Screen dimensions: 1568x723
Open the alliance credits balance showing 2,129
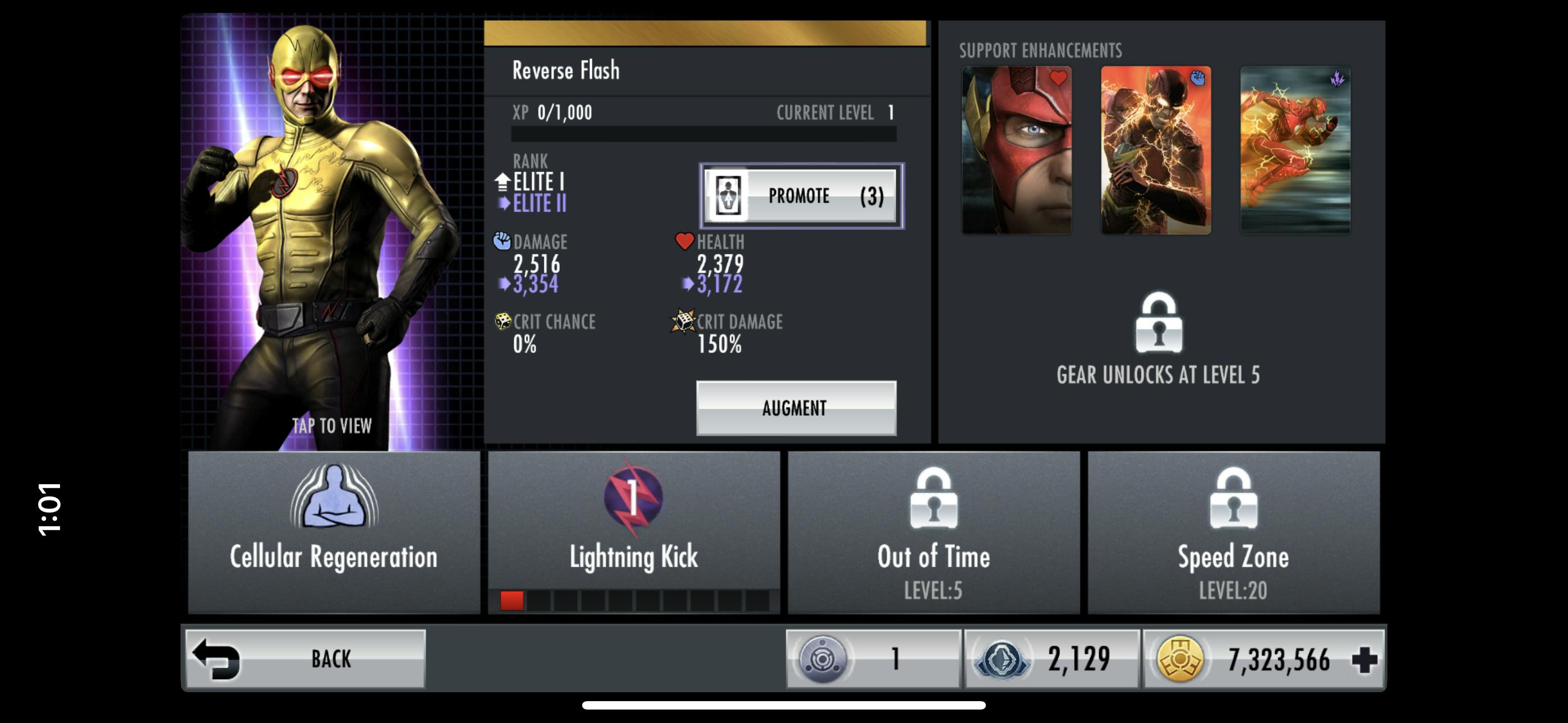coord(1051,659)
